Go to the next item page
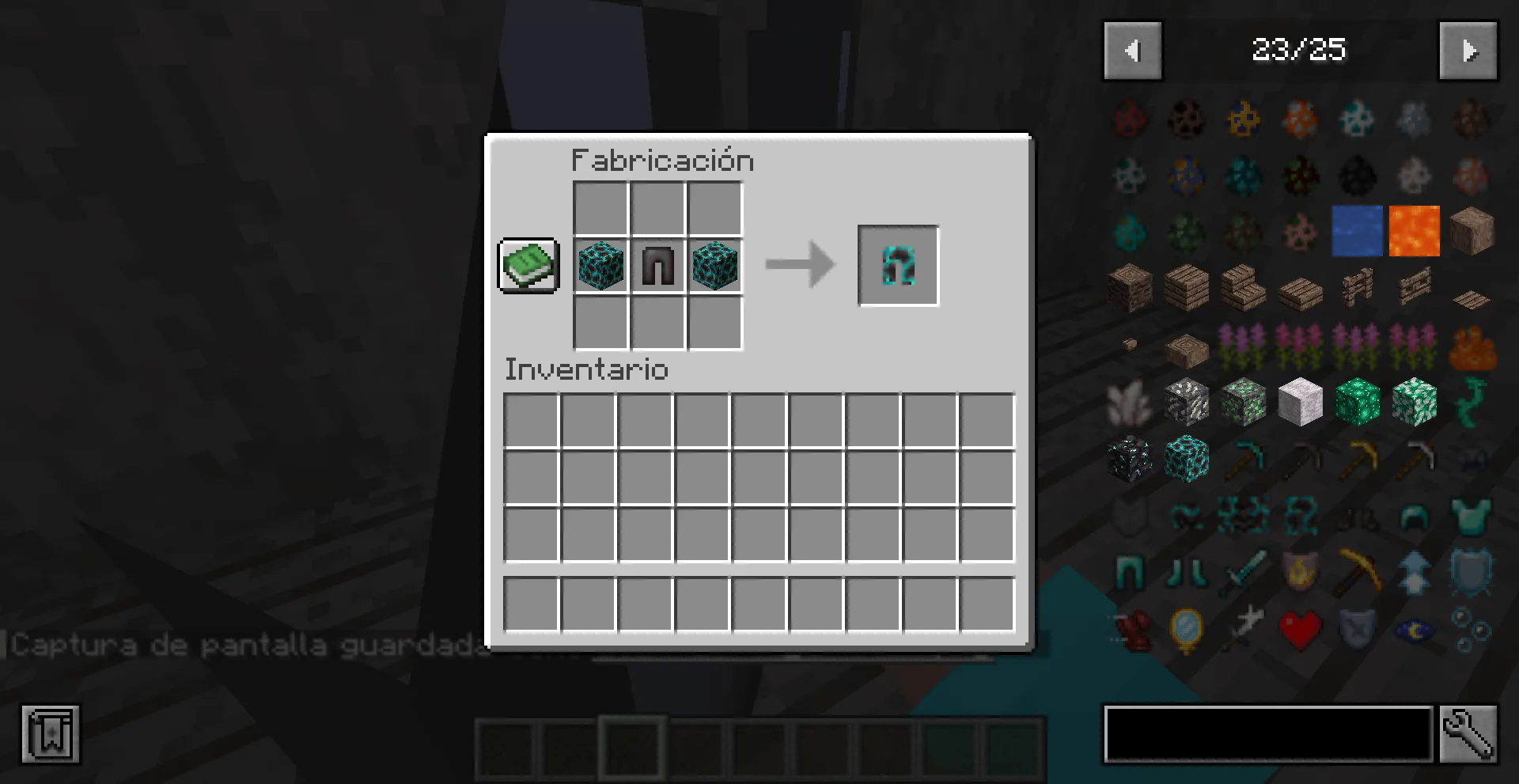Viewport: 1519px width, 784px height. click(x=1468, y=50)
